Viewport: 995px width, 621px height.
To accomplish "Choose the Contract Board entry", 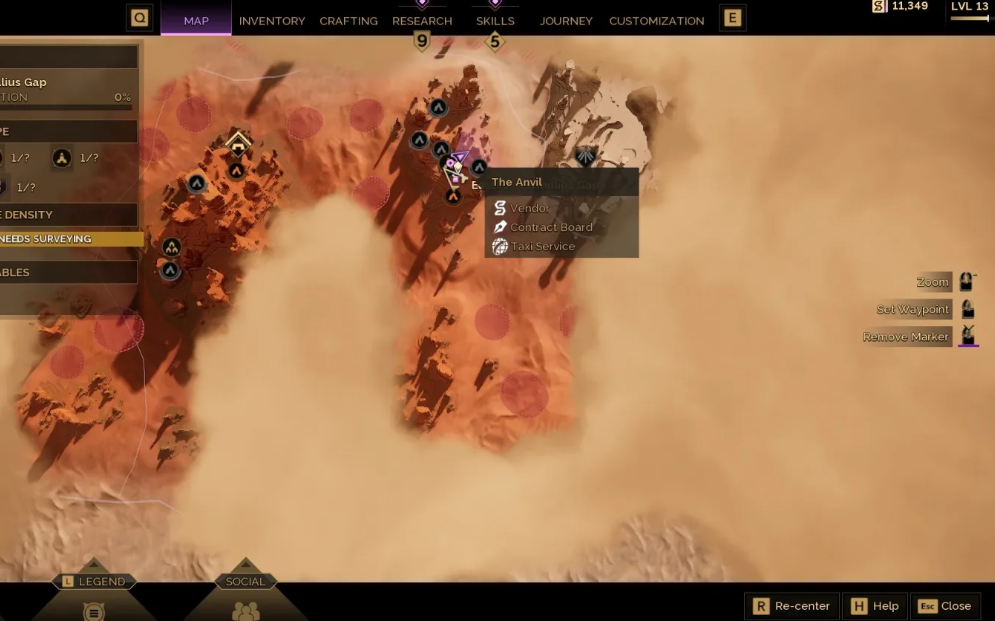I will click(551, 227).
